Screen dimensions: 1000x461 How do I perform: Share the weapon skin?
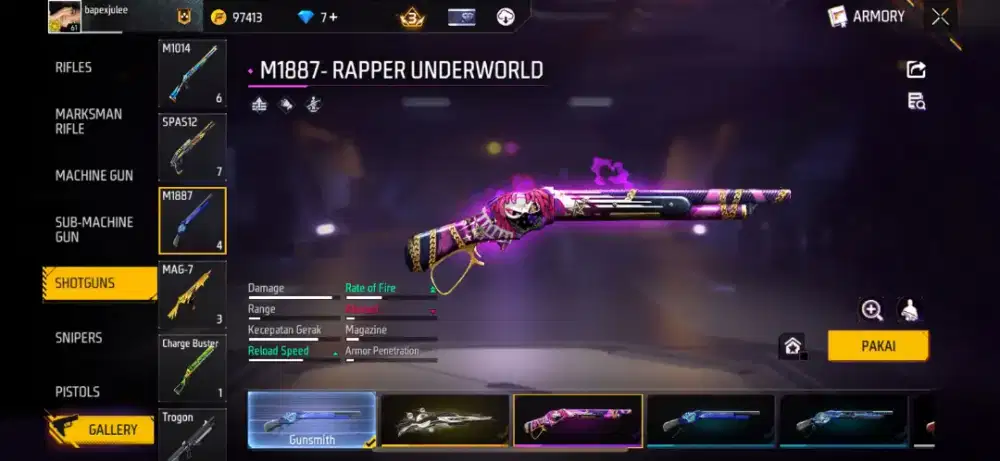[x=915, y=69]
